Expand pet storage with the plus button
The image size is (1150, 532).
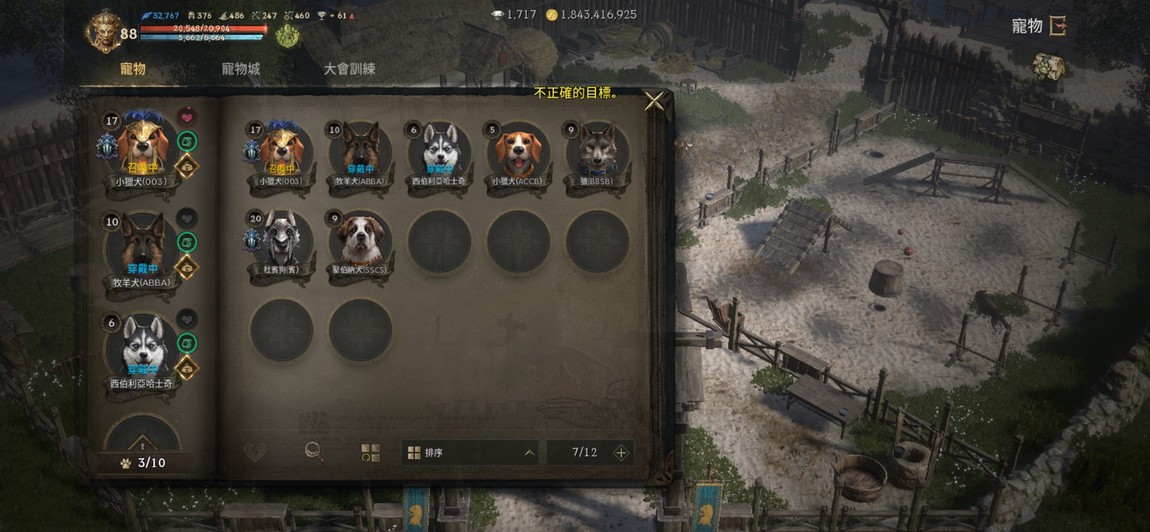click(621, 453)
